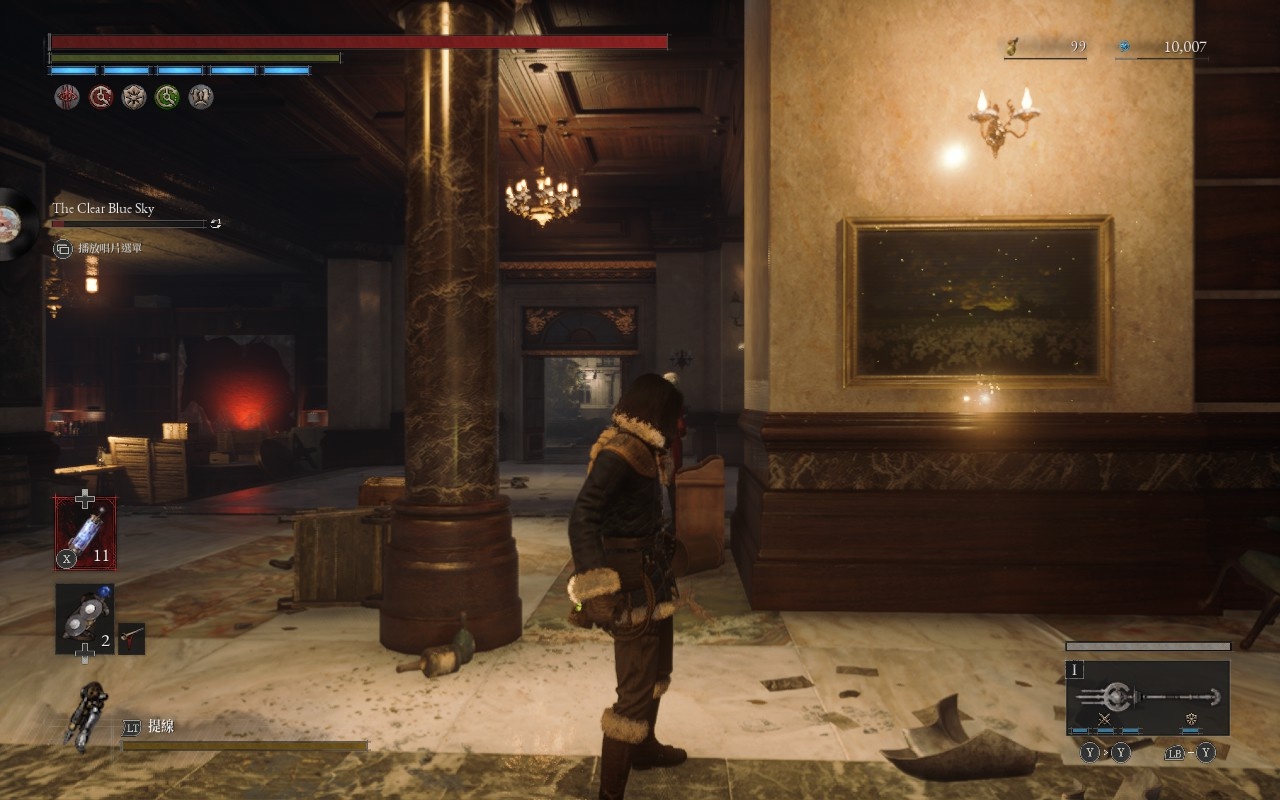
Task: Click the Legion Arm icon
Action: pos(85,714)
